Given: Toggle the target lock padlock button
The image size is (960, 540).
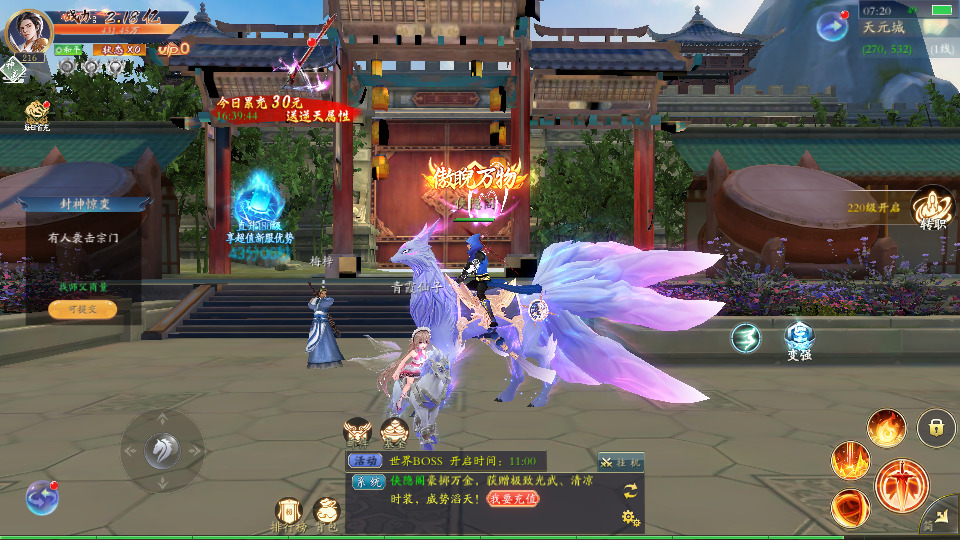Looking at the screenshot, I should 936,428.
